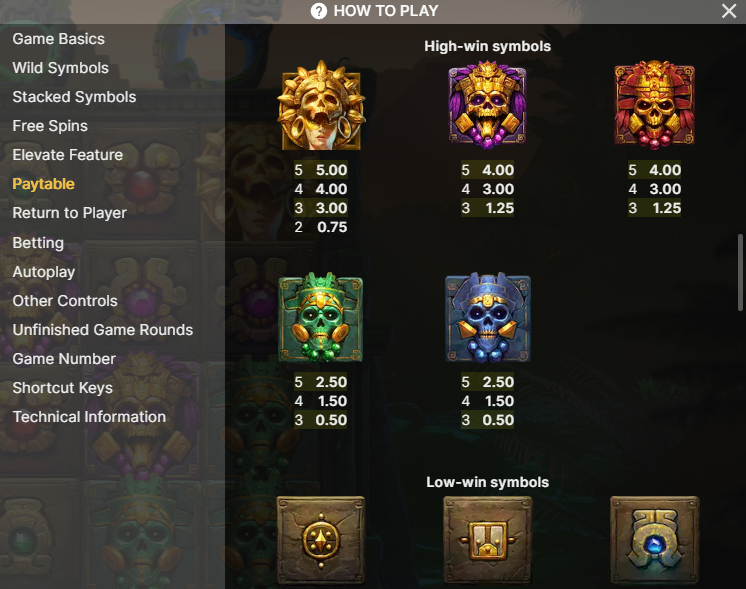Select the highlighted Paytable entry
This screenshot has width=746, height=589.
coord(43,184)
